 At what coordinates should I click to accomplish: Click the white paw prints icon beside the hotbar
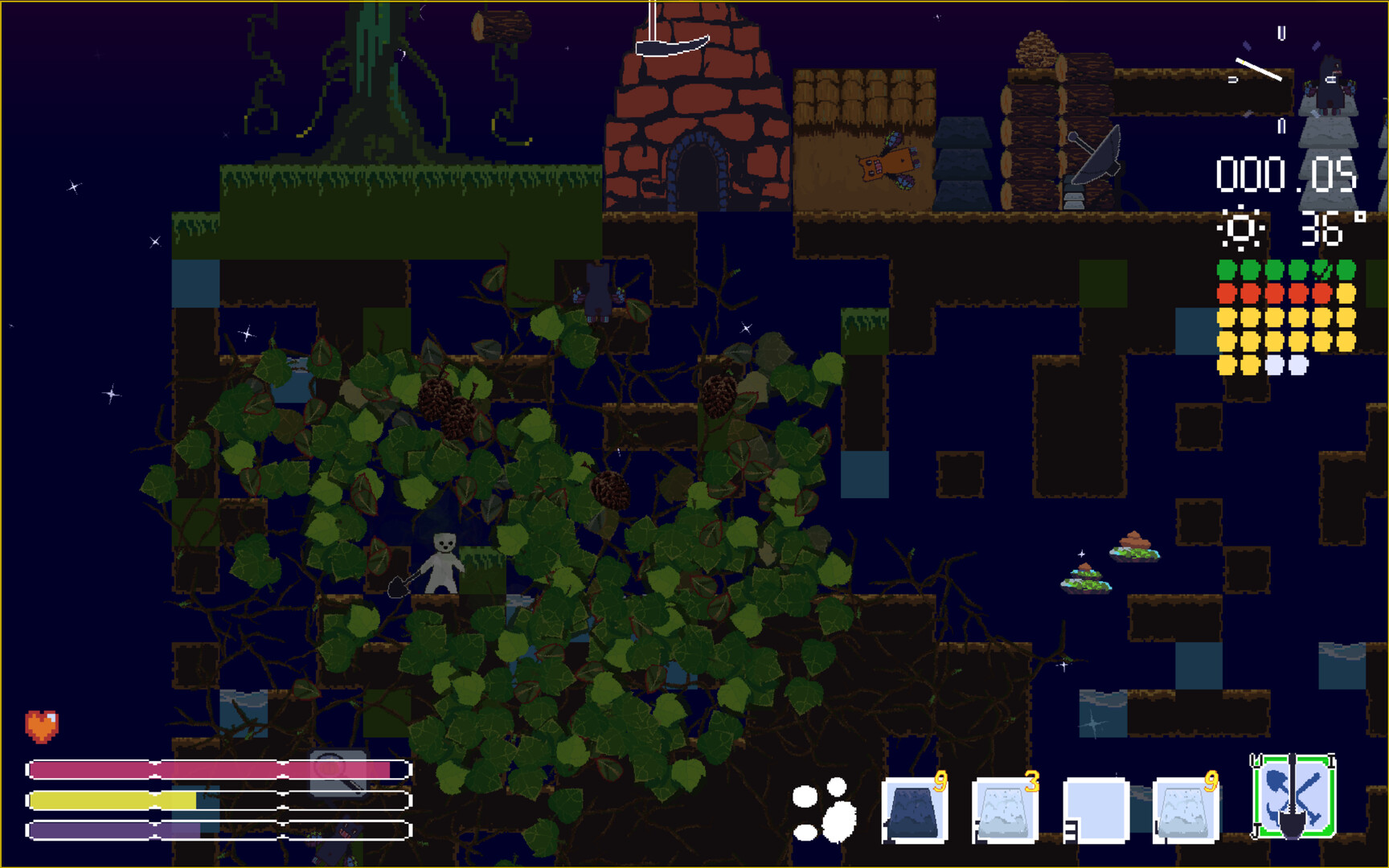click(824, 810)
